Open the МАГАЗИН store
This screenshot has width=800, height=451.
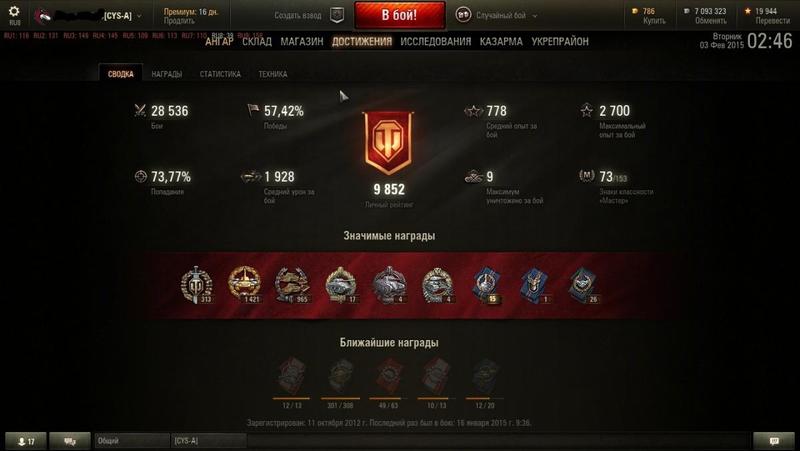tap(301, 42)
